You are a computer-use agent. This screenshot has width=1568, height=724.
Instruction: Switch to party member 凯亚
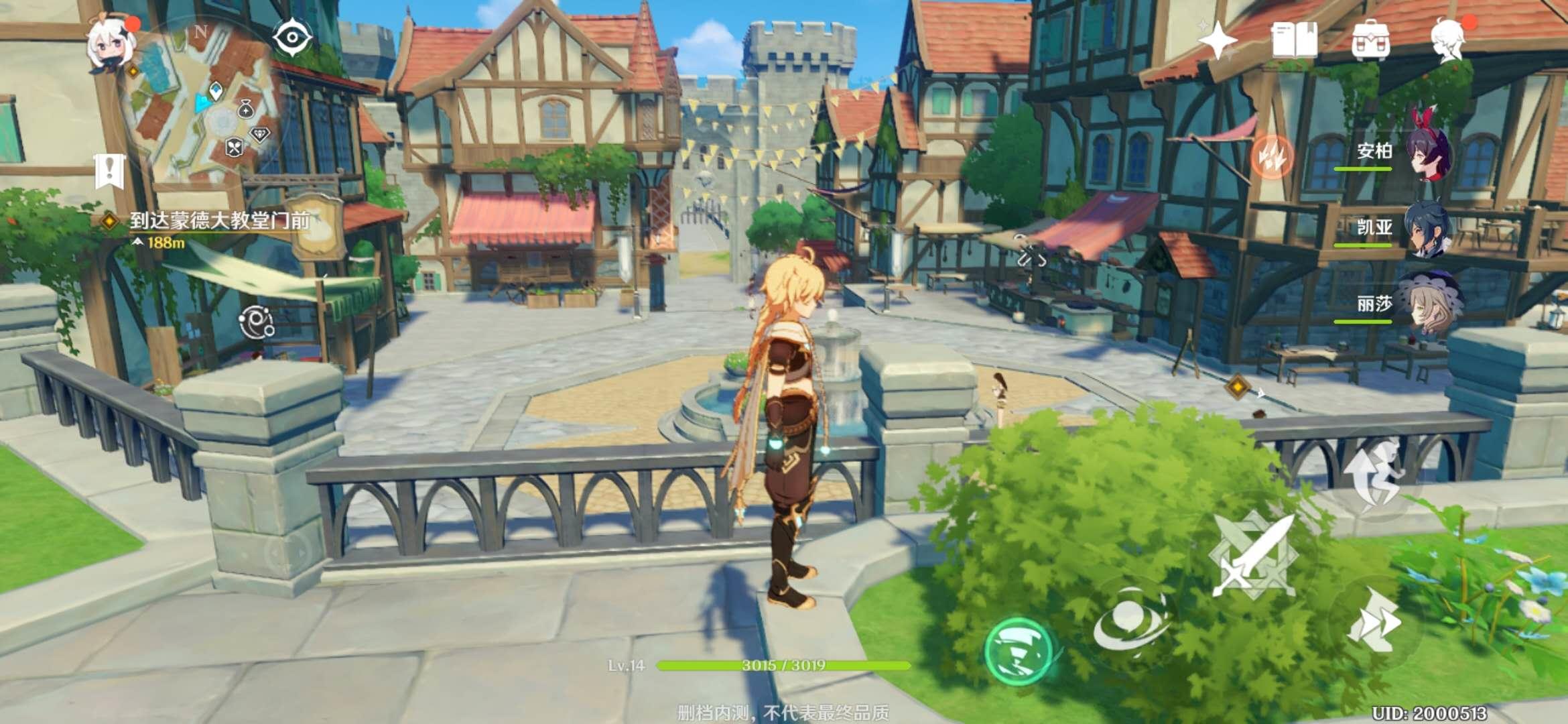coord(1427,229)
